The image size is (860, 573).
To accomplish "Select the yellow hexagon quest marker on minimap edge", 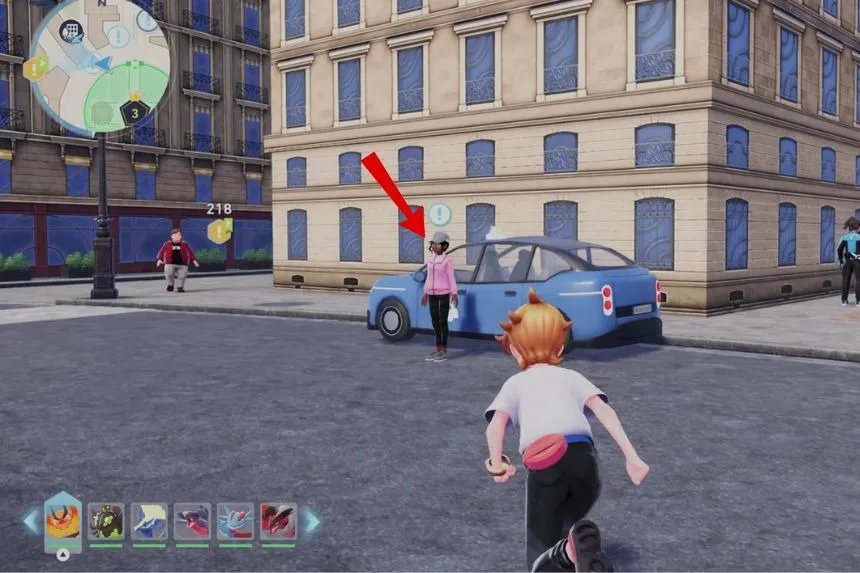I will tap(36, 68).
